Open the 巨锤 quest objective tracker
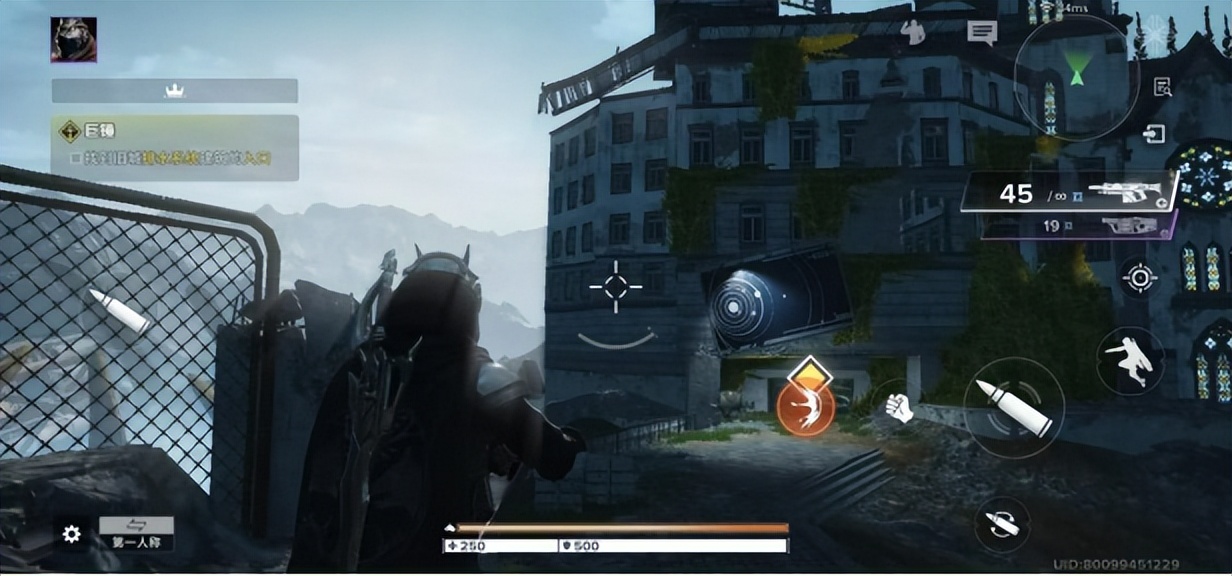1232x576 pixels. point(175,147)
